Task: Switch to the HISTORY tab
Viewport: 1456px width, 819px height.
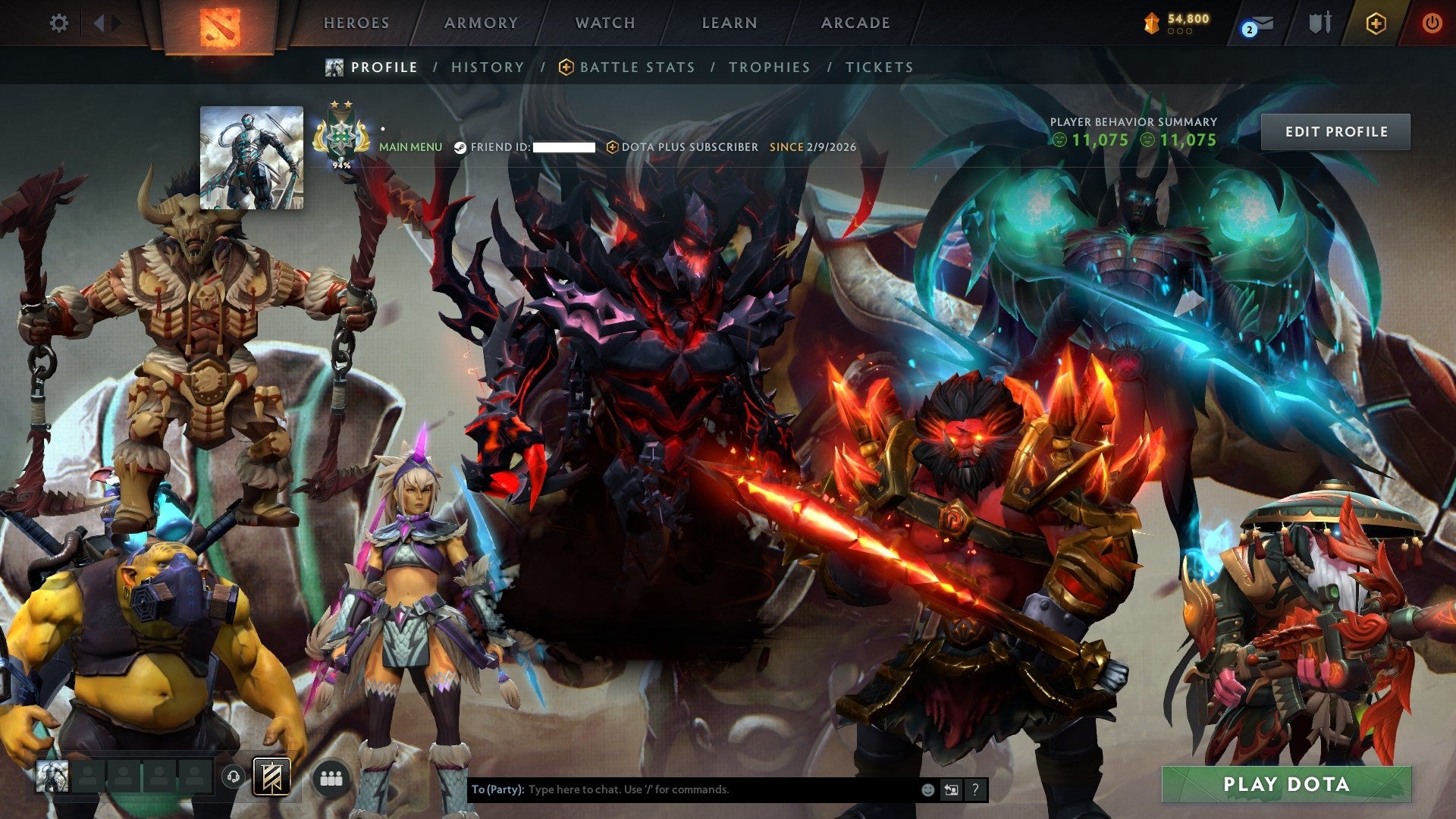Action: coord(488,67)
